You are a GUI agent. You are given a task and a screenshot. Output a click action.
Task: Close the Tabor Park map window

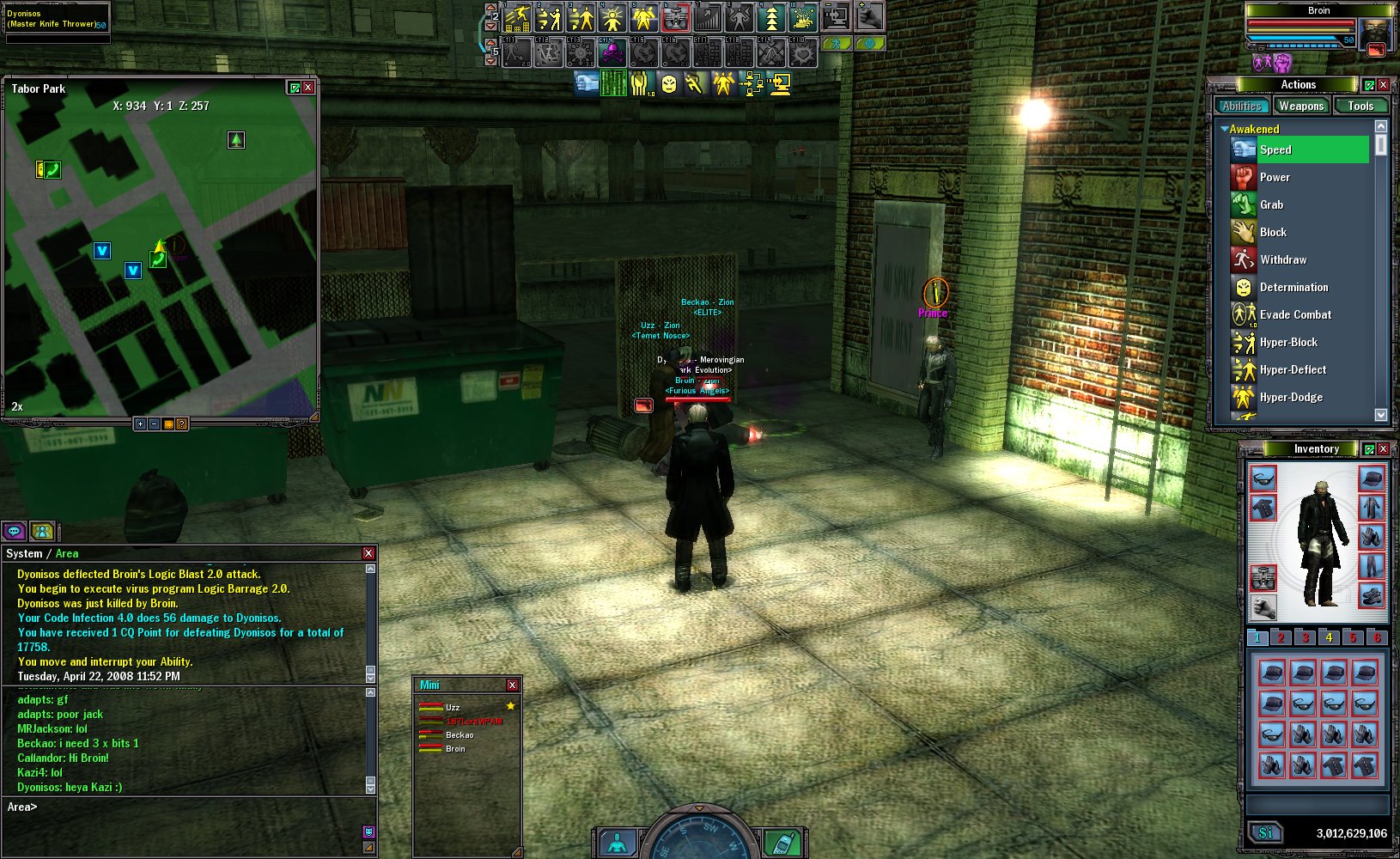click(x=308, y=88)
